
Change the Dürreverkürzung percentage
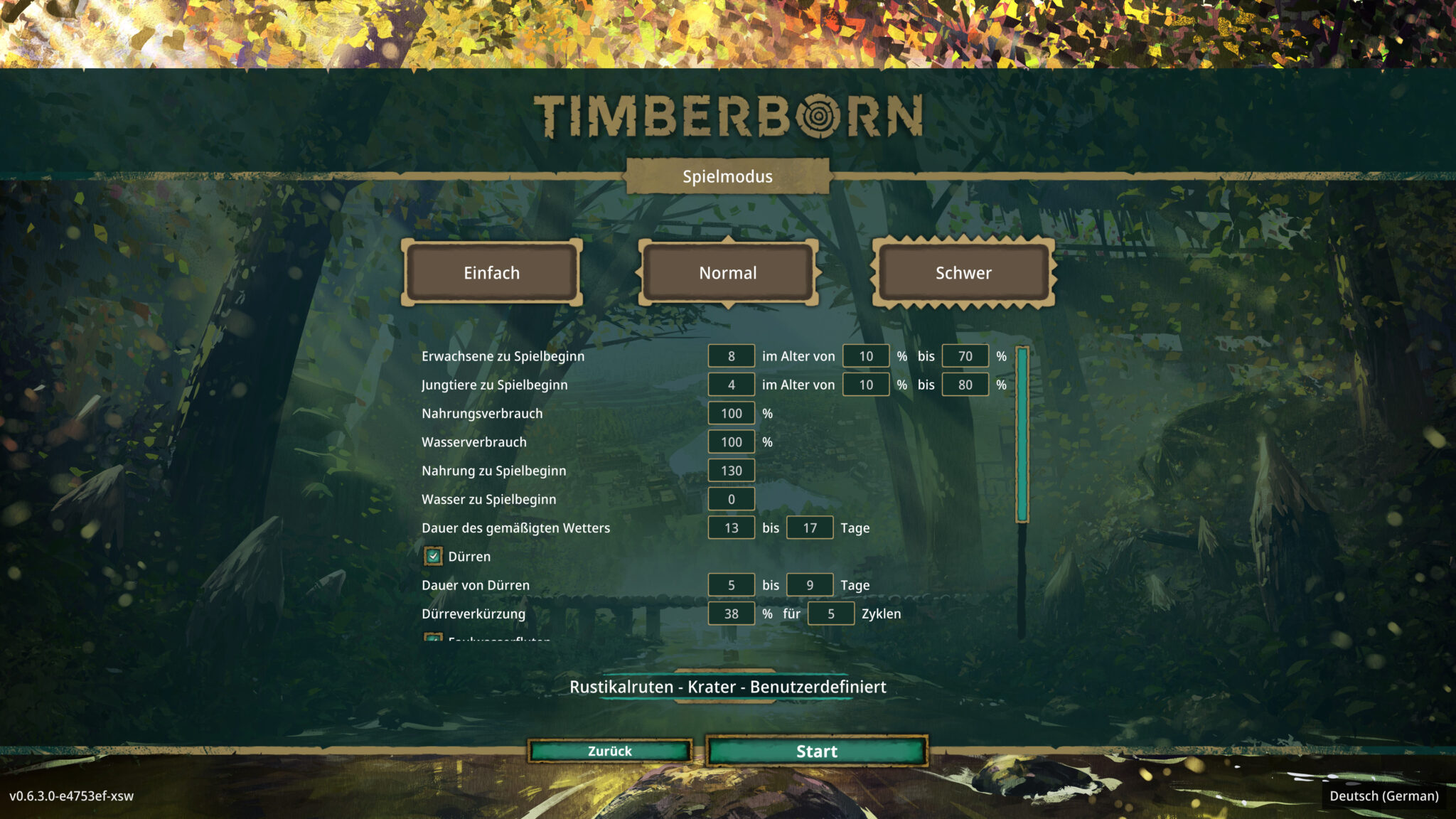[731, 613]
